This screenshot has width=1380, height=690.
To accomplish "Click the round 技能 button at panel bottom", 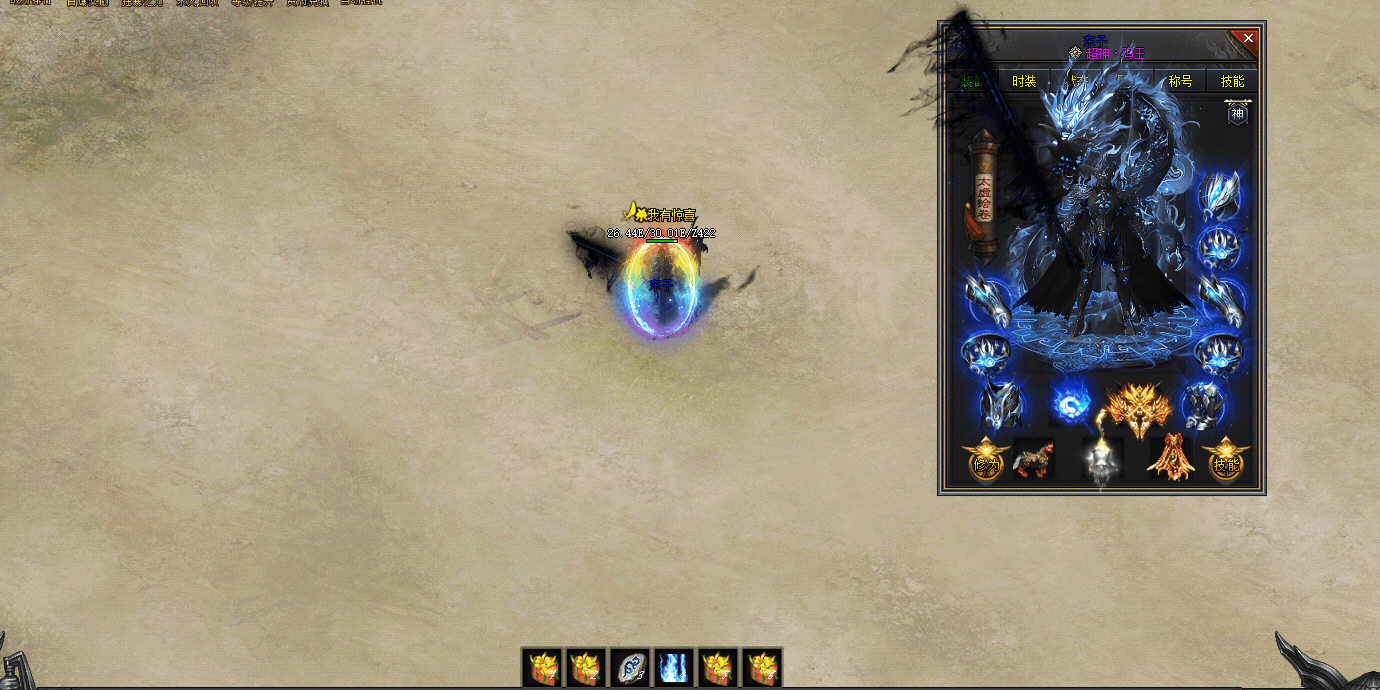I will 1226,462.
